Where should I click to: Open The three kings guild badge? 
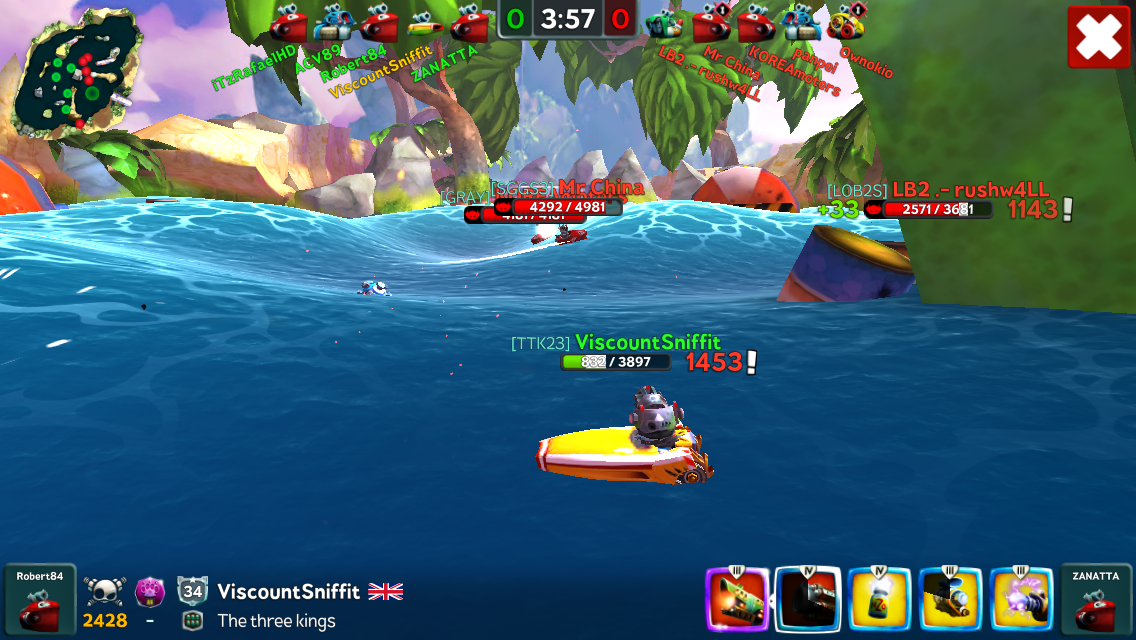[193, 621]
